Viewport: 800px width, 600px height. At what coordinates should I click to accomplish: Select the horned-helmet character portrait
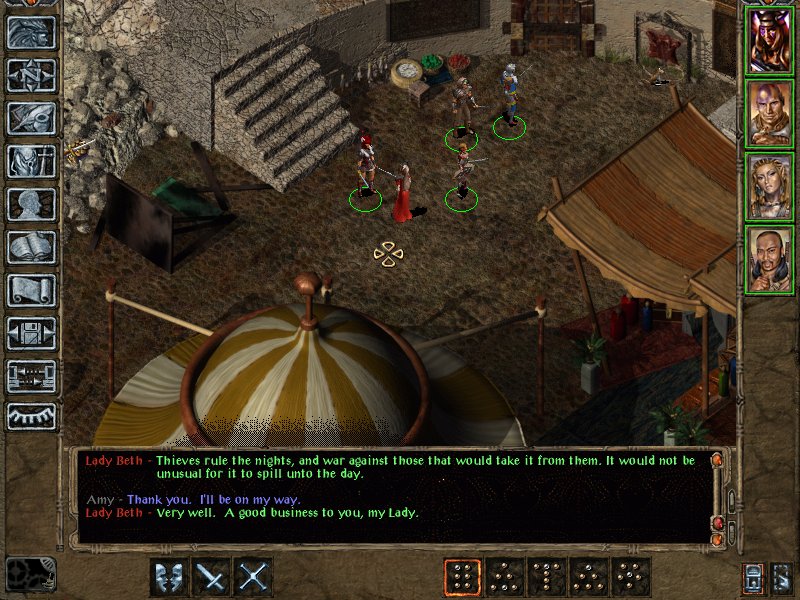point(769,41)
